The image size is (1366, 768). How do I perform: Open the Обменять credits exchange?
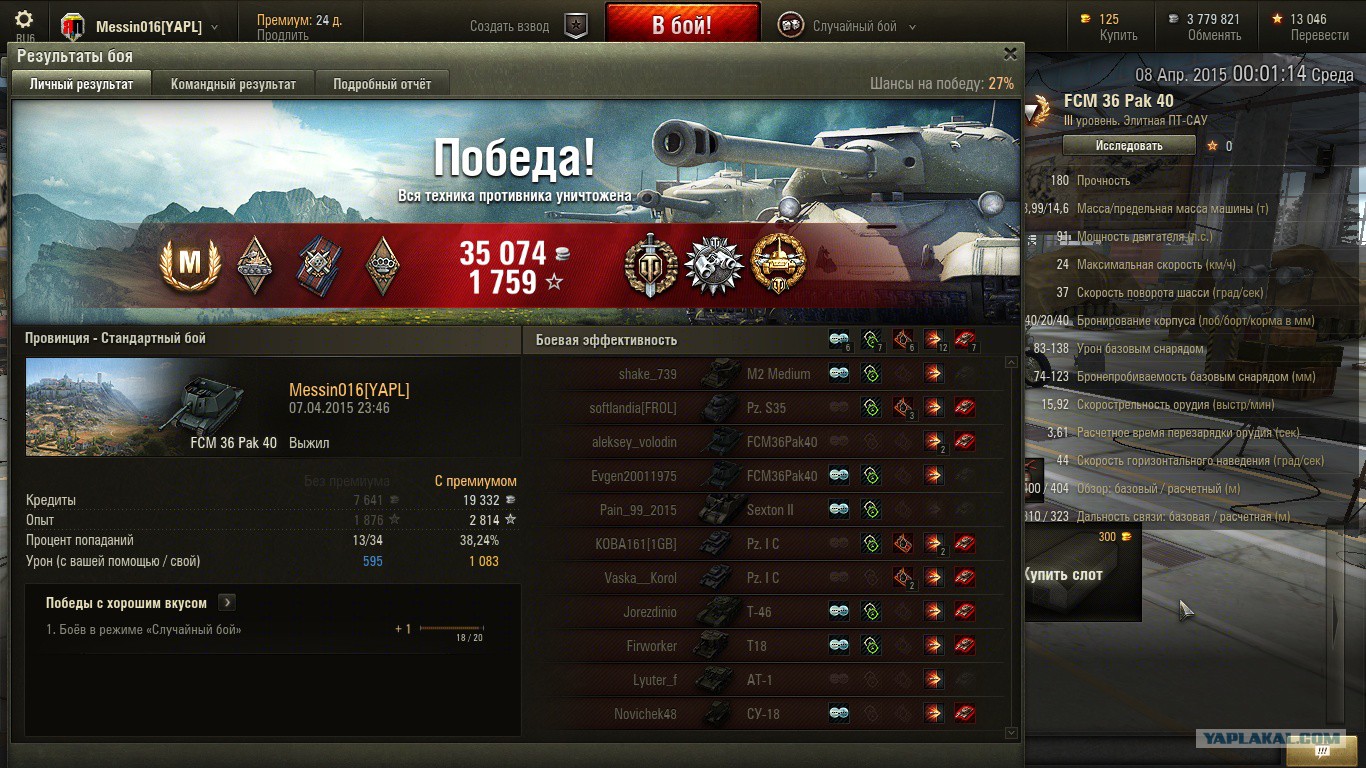point(1214,35)
